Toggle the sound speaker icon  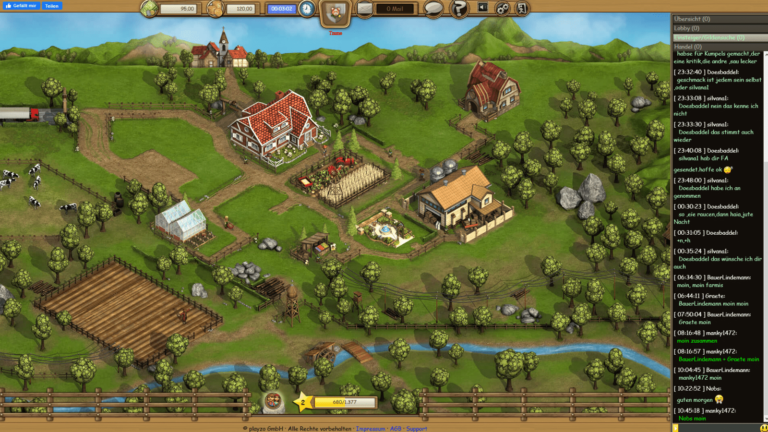(x=482, y=9)
